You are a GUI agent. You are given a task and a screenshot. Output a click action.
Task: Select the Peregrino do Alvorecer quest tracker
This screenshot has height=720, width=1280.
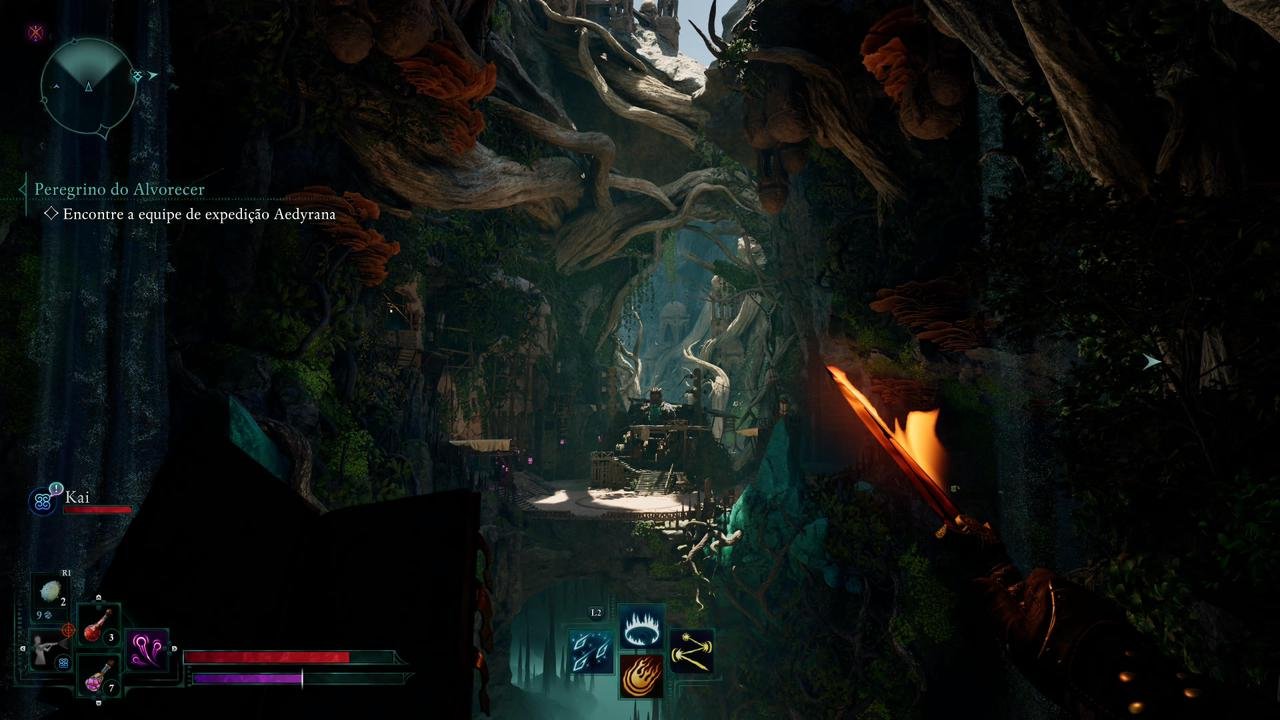[119, 189]
